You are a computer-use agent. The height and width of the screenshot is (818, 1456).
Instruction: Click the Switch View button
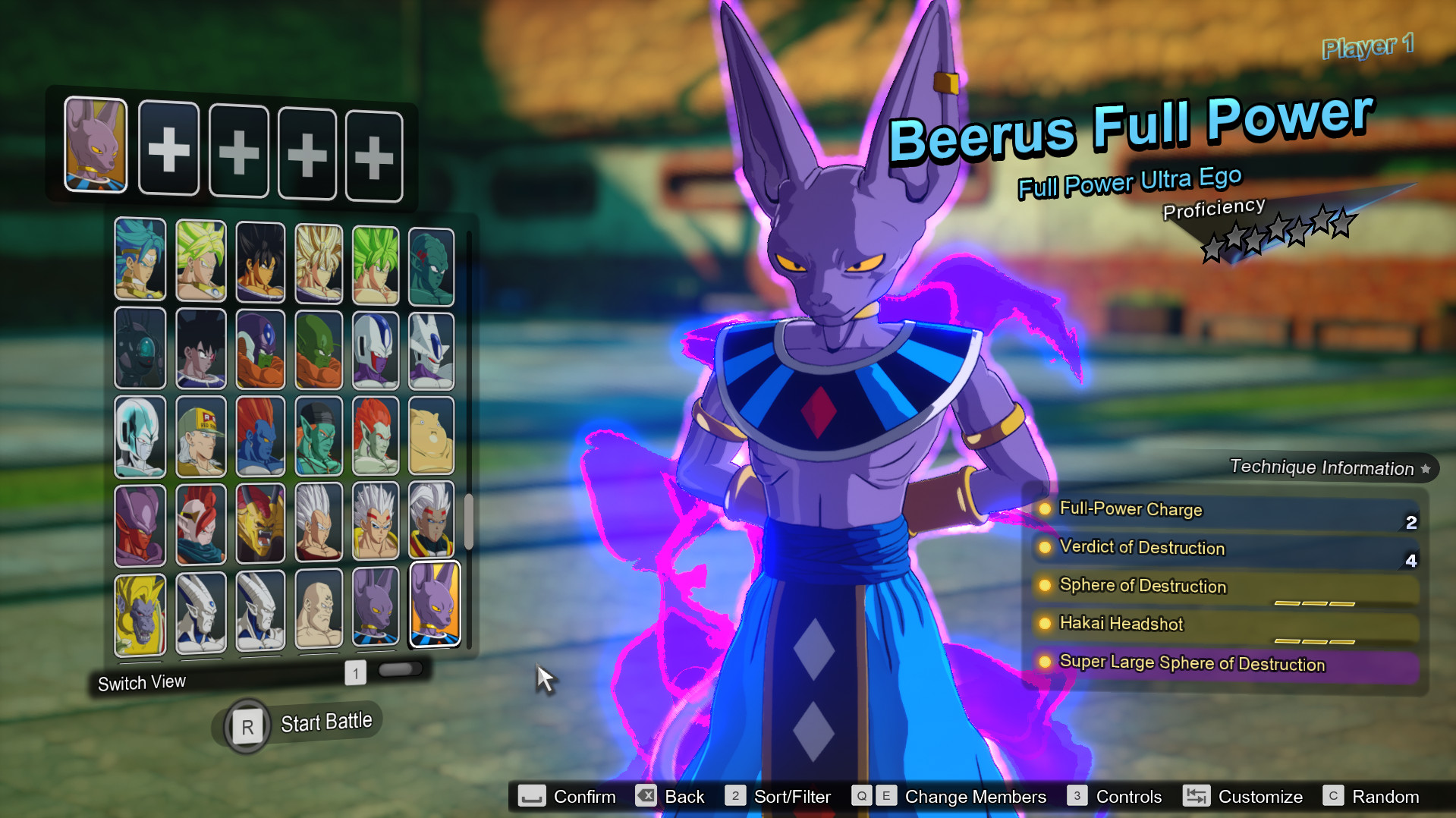141,681
